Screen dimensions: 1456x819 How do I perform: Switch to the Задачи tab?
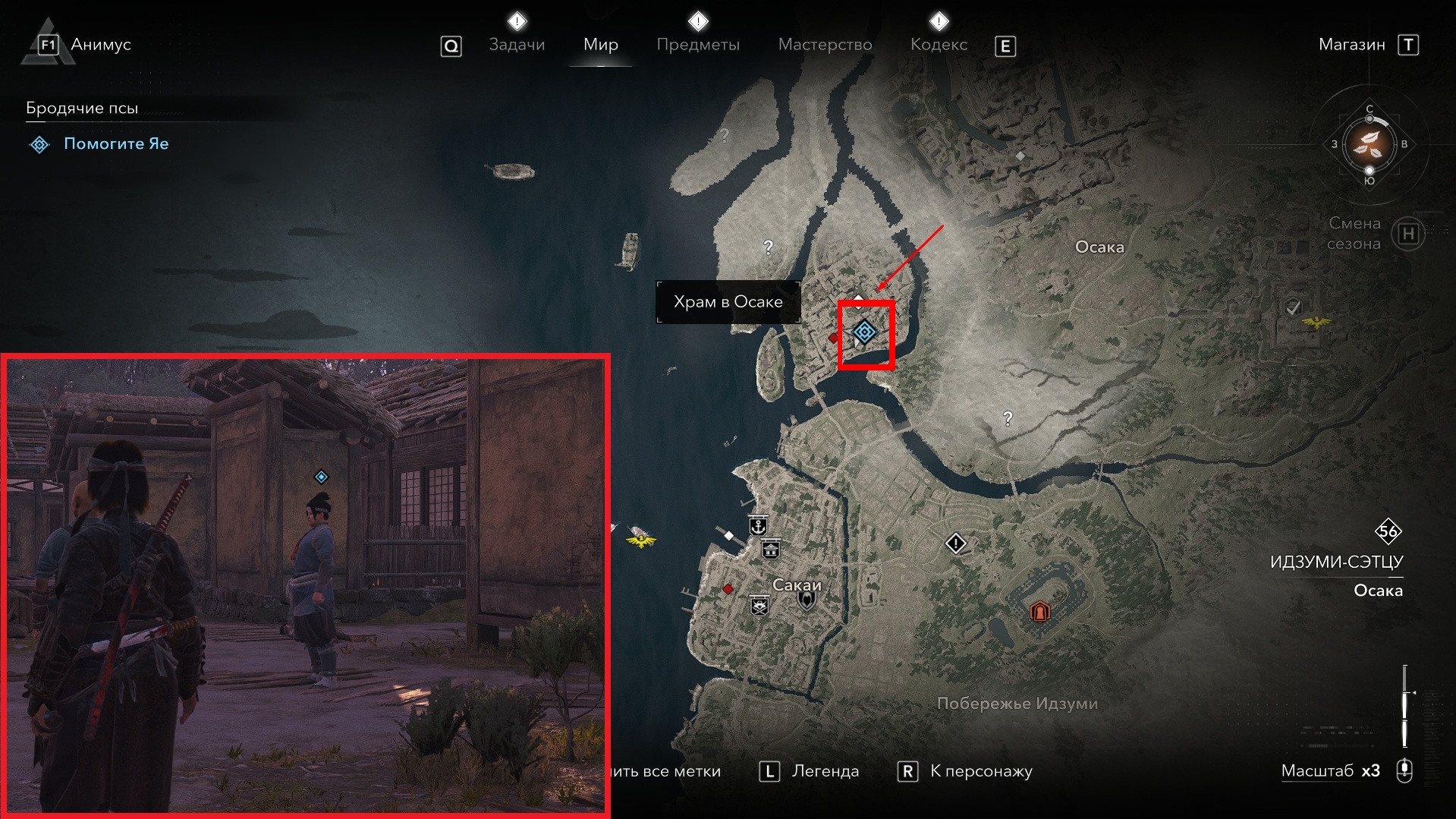click(517, 44)
